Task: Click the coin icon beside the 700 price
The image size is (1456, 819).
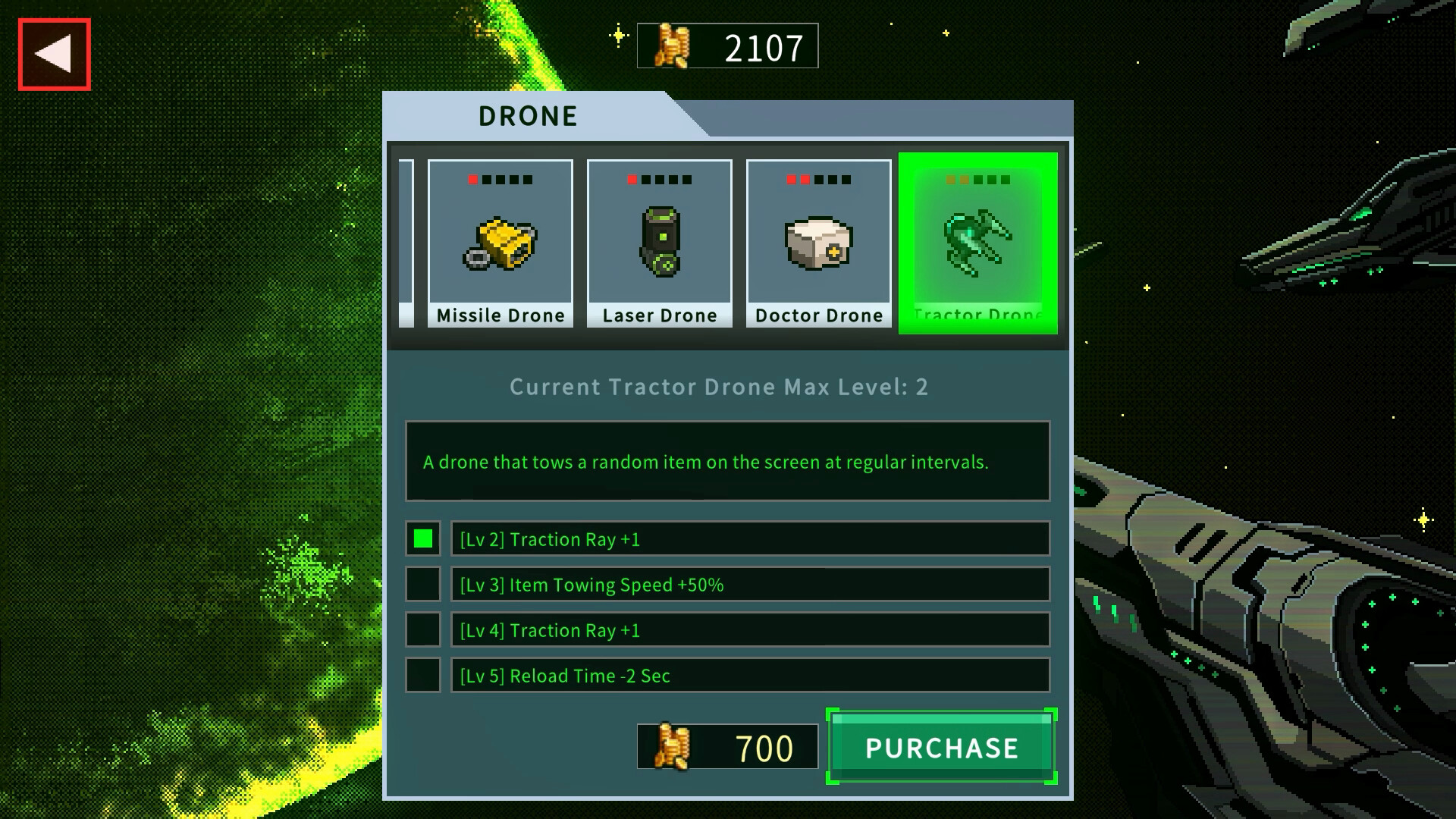Action: pos(673,748)
